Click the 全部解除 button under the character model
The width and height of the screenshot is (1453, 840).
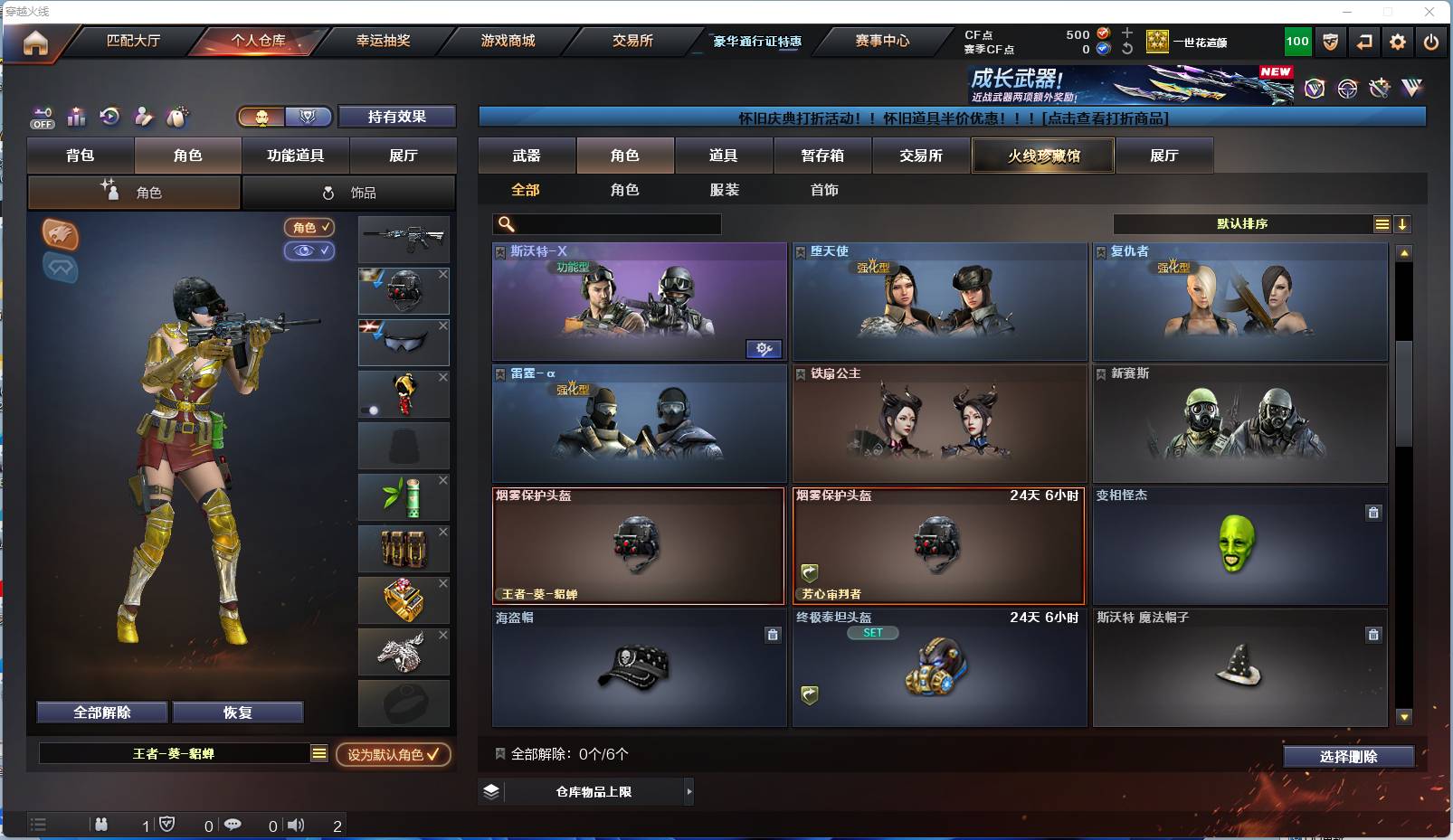pyautogui.click(x=100, y=712)
